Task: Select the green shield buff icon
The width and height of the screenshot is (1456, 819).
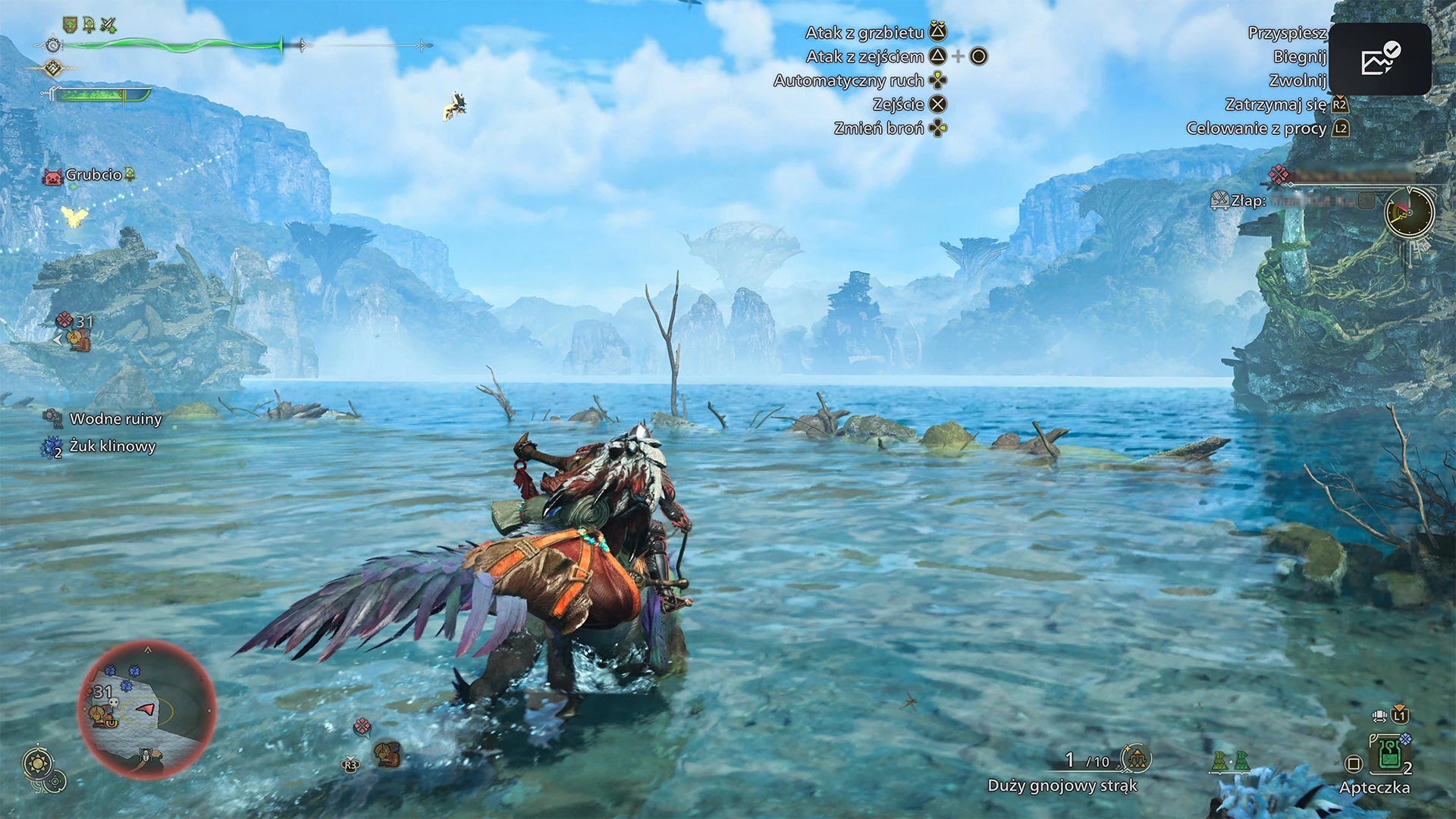Action: pos(70,26)
